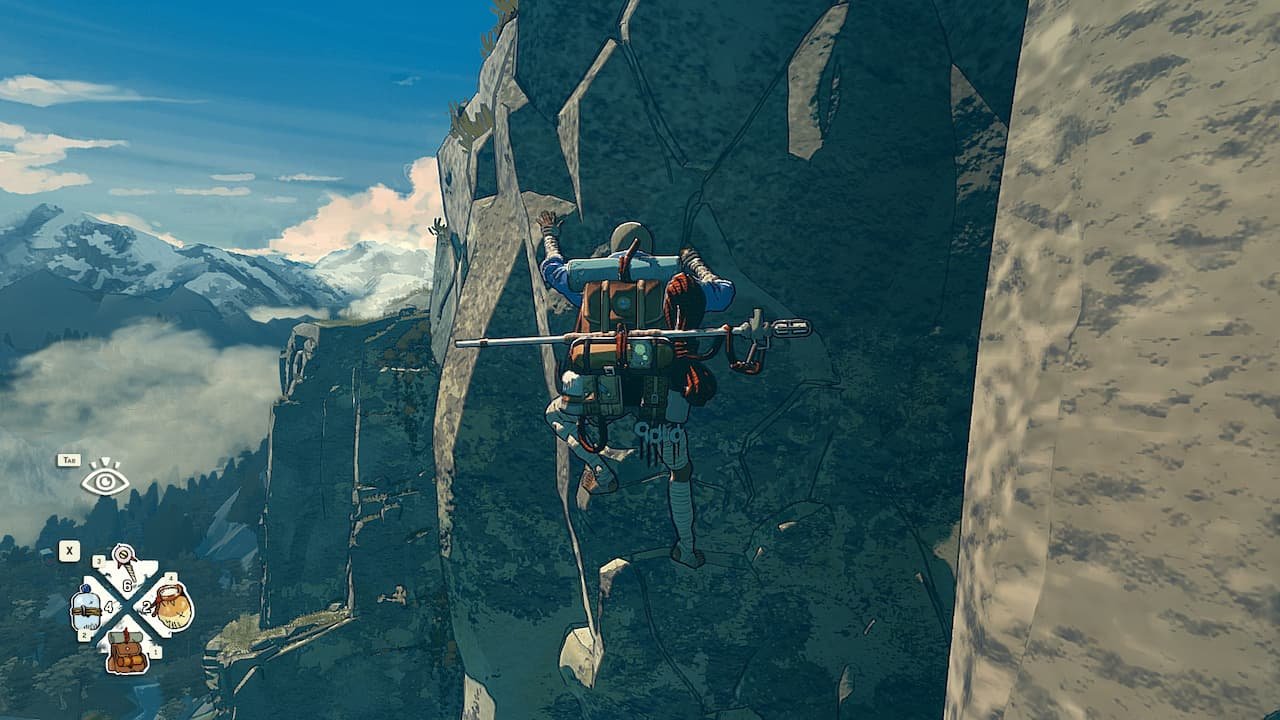The width and height of the screenshot is (1280, 720).
Task: Activate the eye-shaped look mode icon
Action: [105, 479]
